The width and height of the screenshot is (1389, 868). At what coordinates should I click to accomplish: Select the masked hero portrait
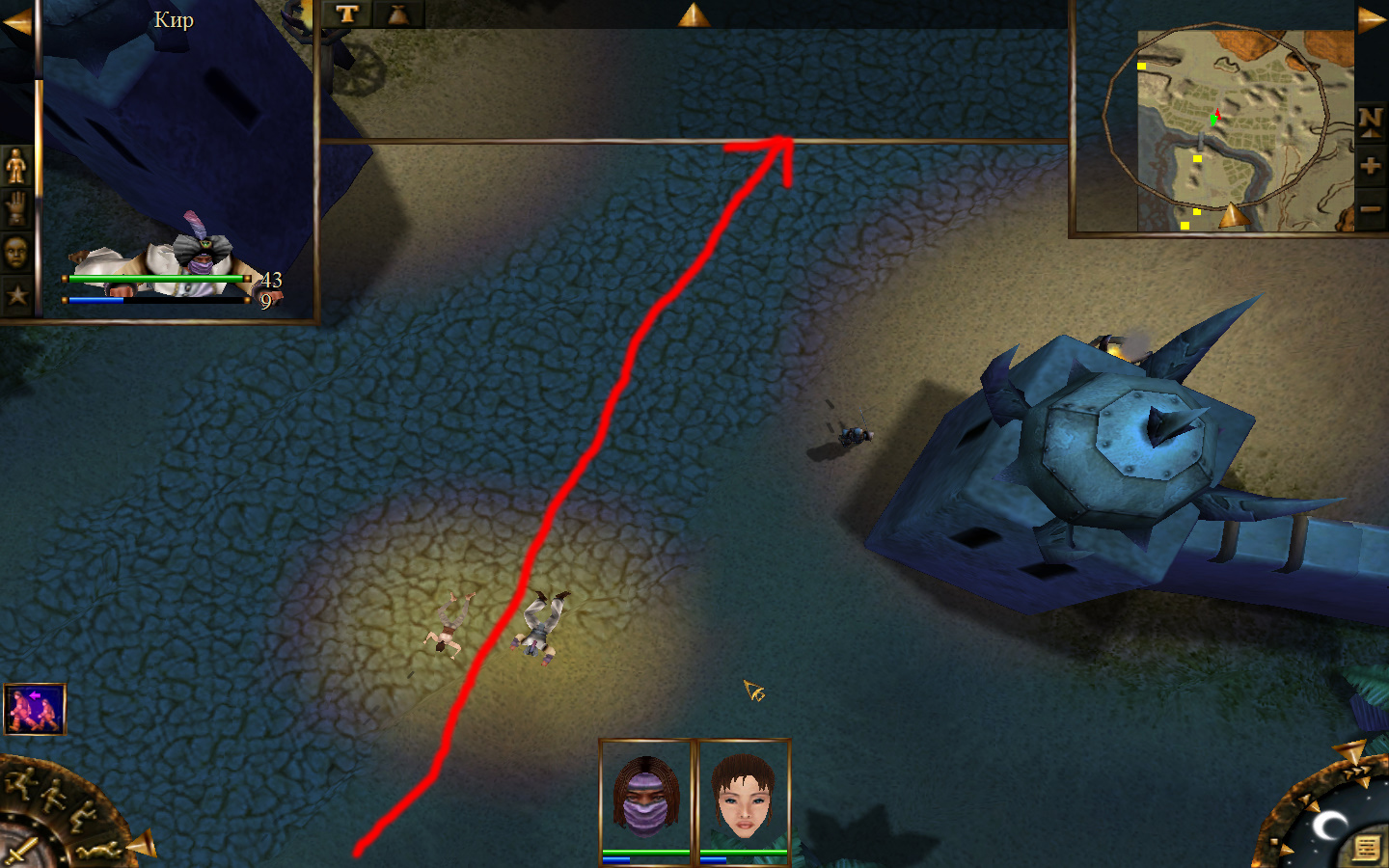(646, 799)
